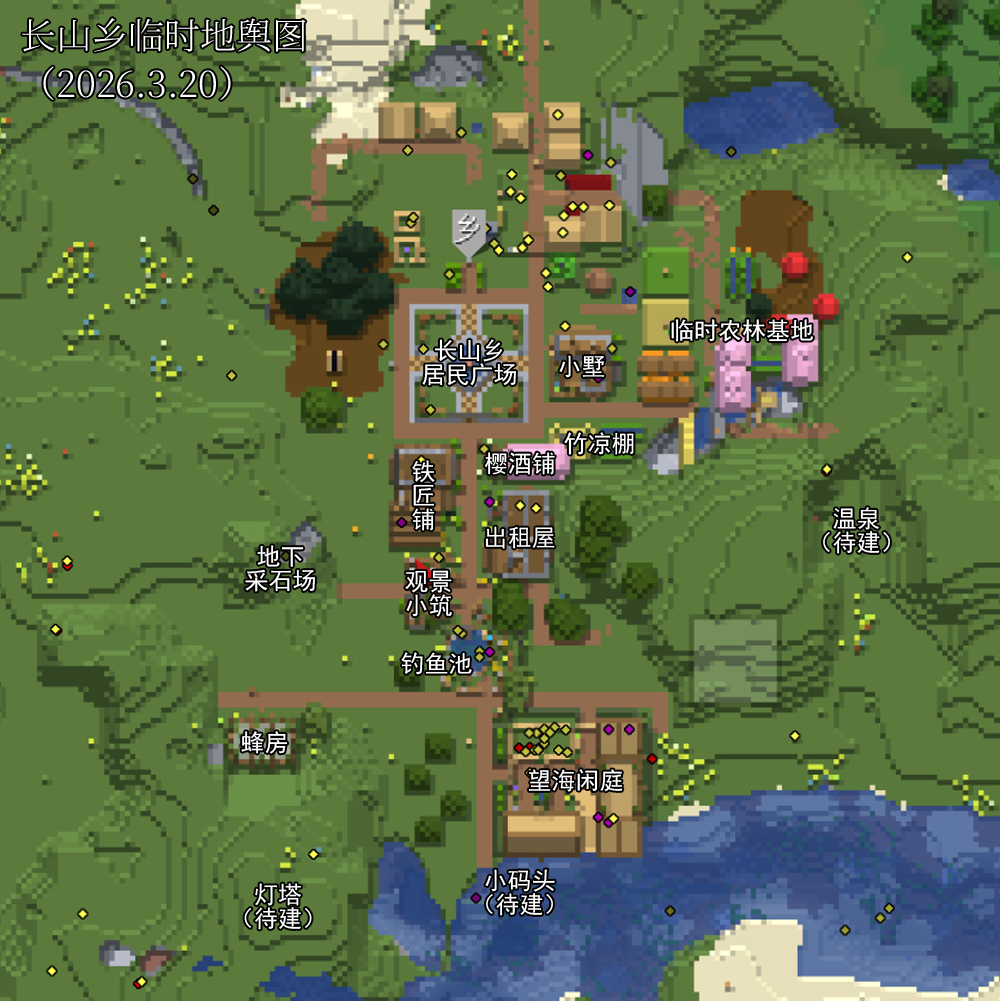
Task: Click the 灯塔(待建) map label
Action: pos(278,905)
